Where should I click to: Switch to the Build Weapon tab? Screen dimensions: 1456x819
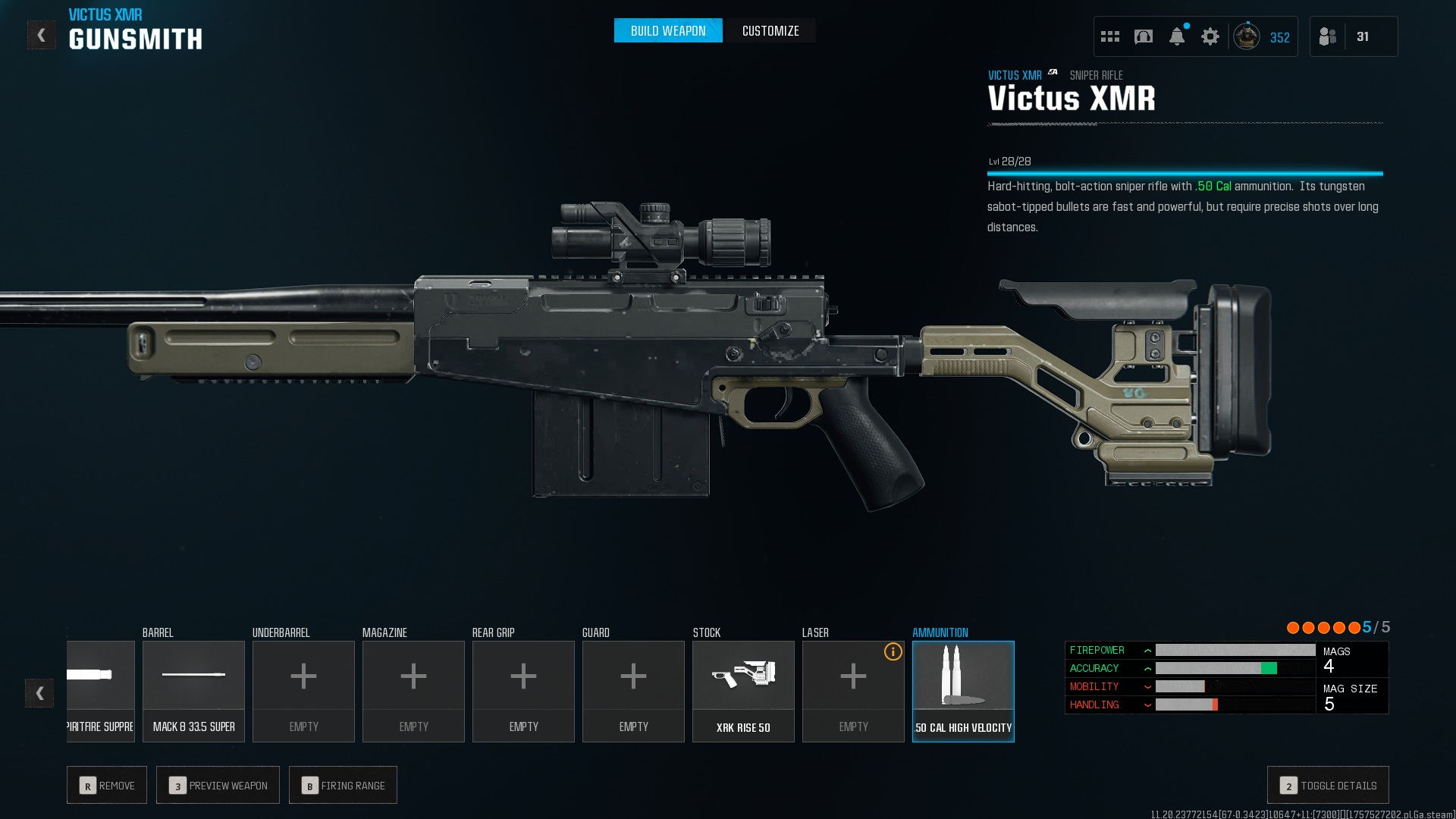[x=667, y=31]
